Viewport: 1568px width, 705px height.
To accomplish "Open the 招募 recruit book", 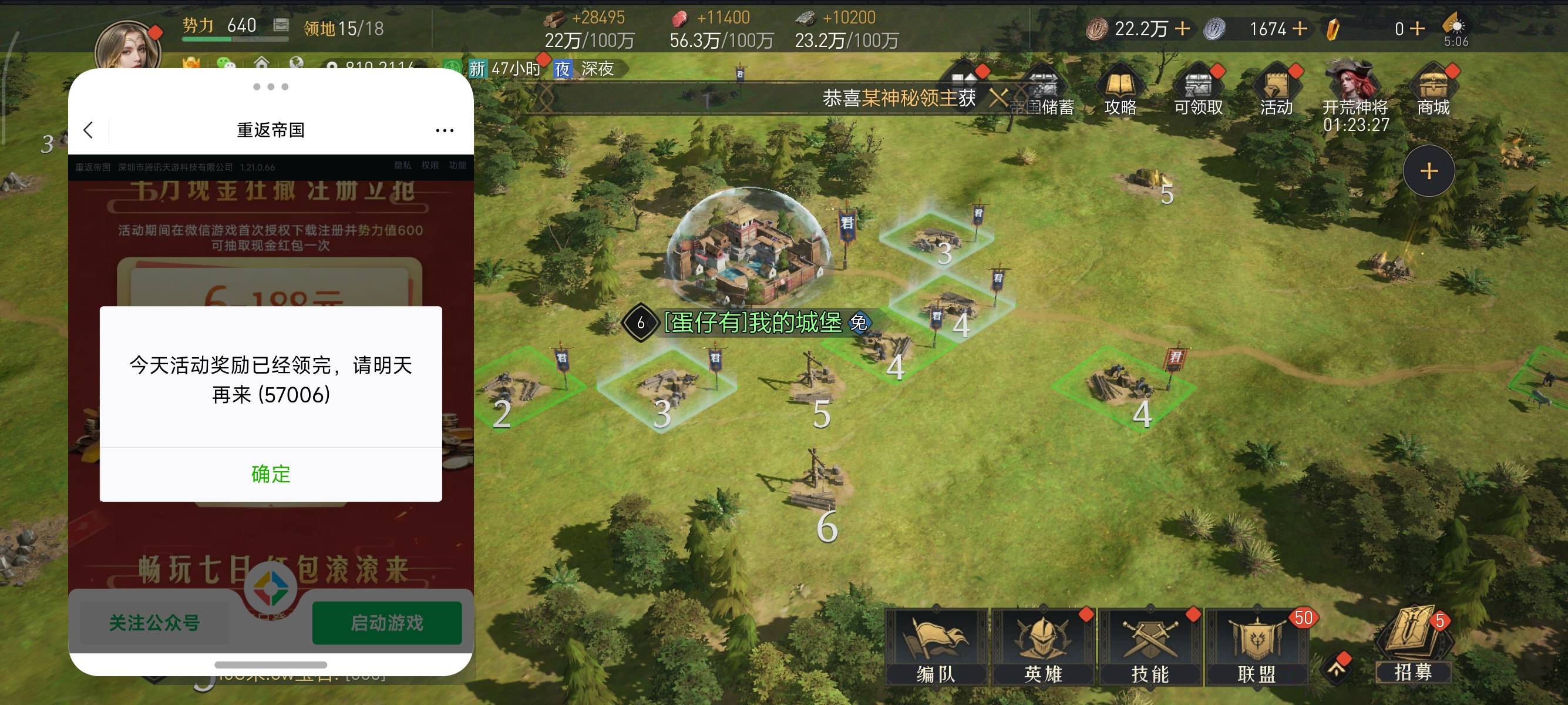I will 1412,645.
